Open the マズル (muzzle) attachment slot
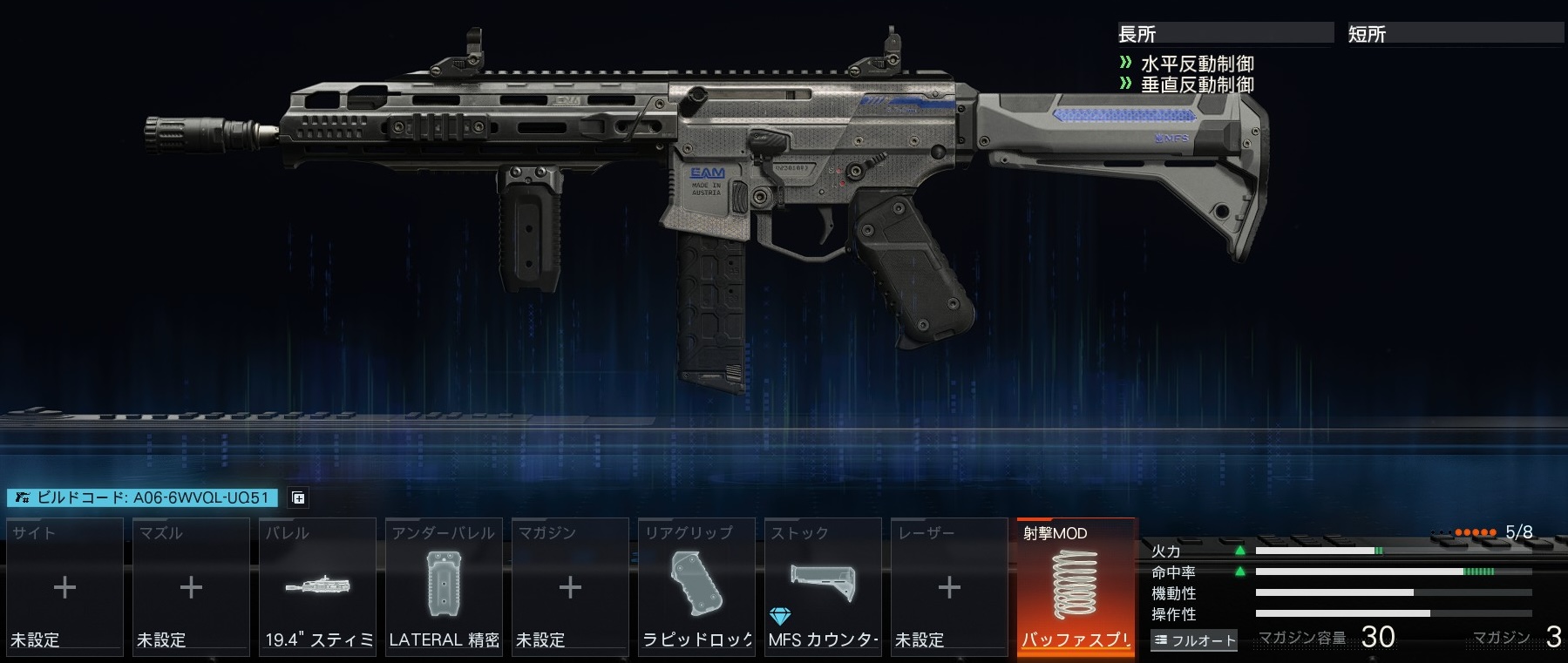The width and height of the screenshot is (1568, 663). tap(191, 586)
